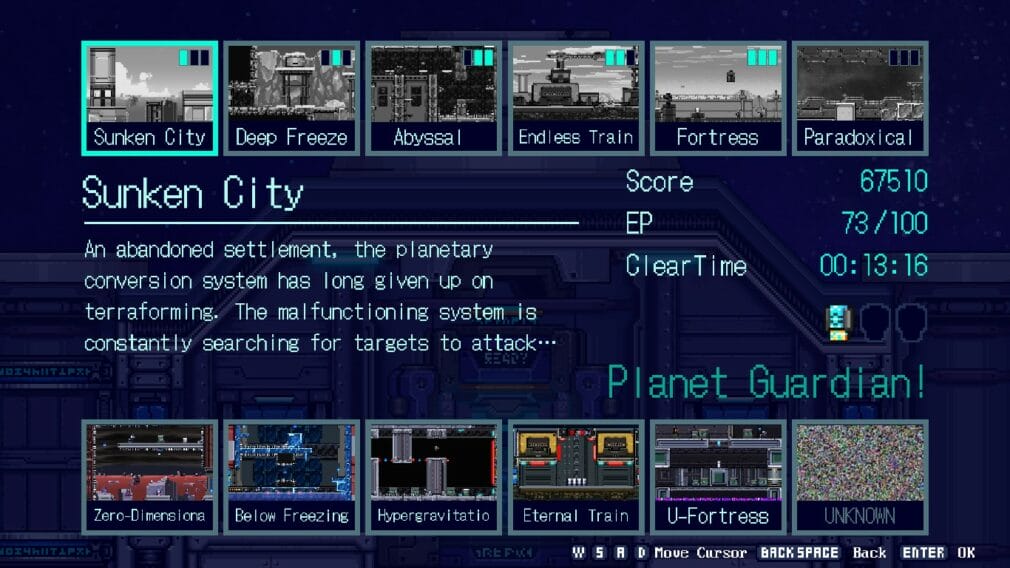The width and height of the screenshot is (1010, 568).
Task: Open the Eternal Train stage
Action: point(575,477)
